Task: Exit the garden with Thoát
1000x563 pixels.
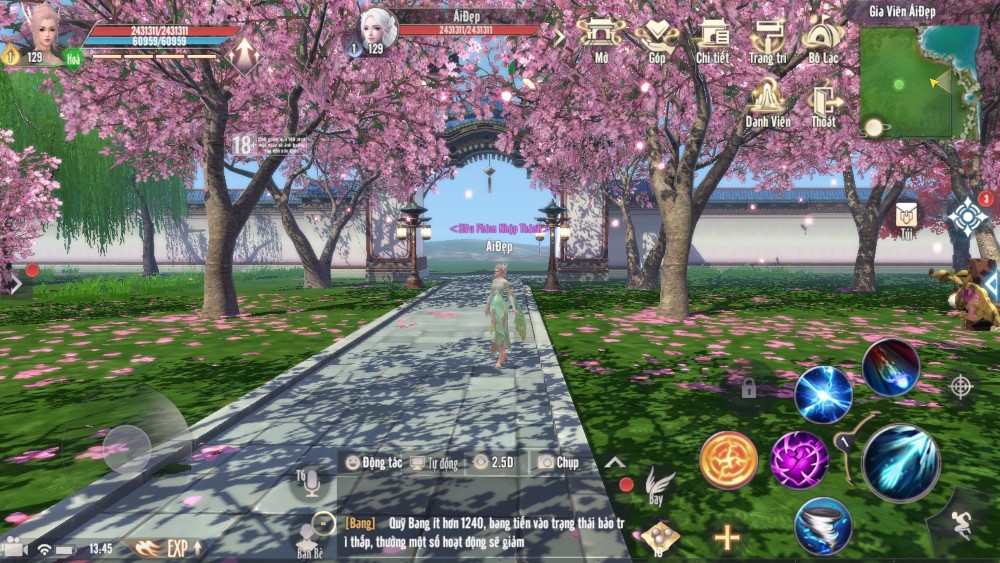Action: (x=824, y=100)
